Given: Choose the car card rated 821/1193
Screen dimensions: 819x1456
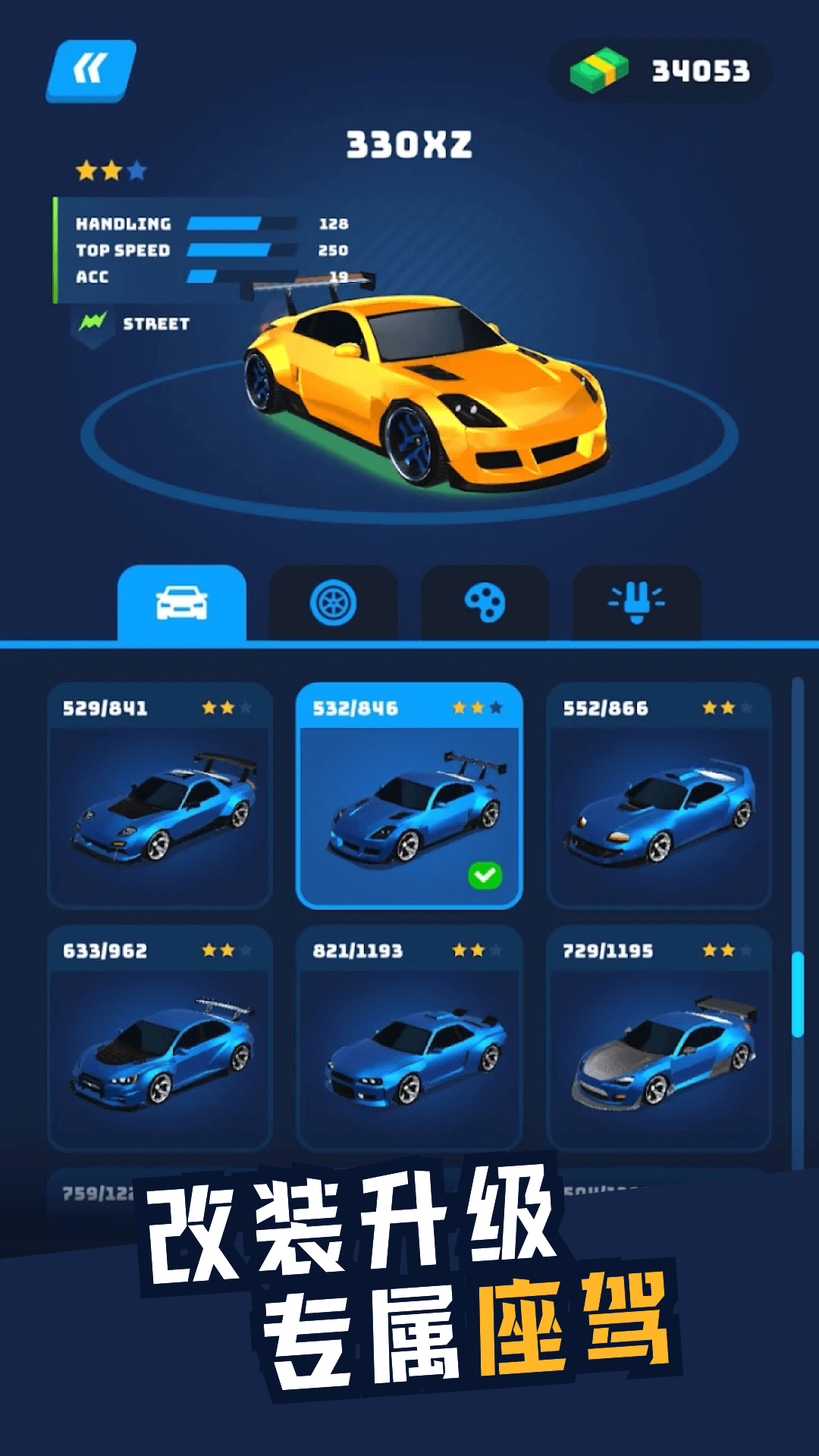Looking at the screenshot, I should (x=409, y=1039).
